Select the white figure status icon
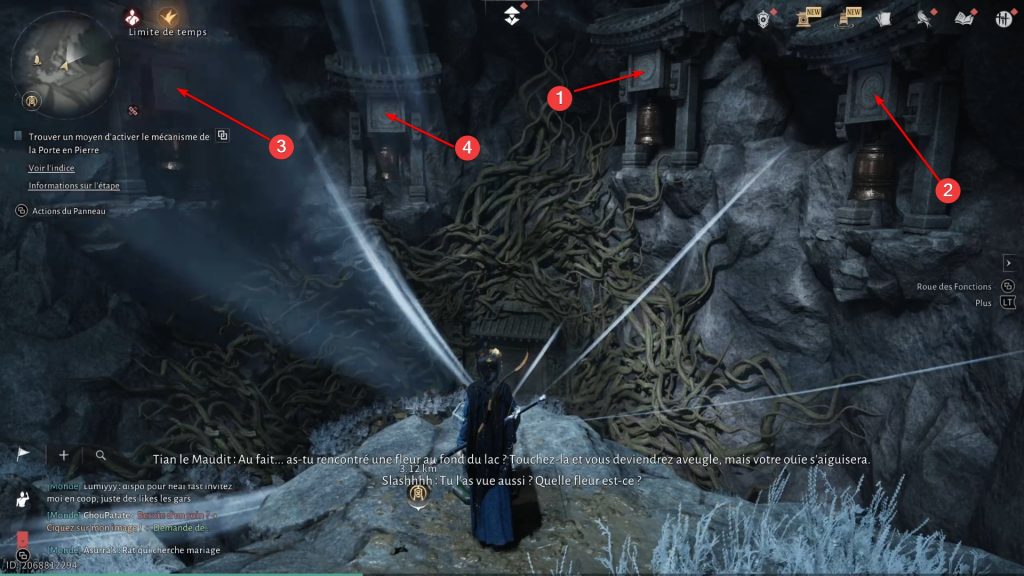The width and height of the screenshot is (1024, 576). point(132,16)
